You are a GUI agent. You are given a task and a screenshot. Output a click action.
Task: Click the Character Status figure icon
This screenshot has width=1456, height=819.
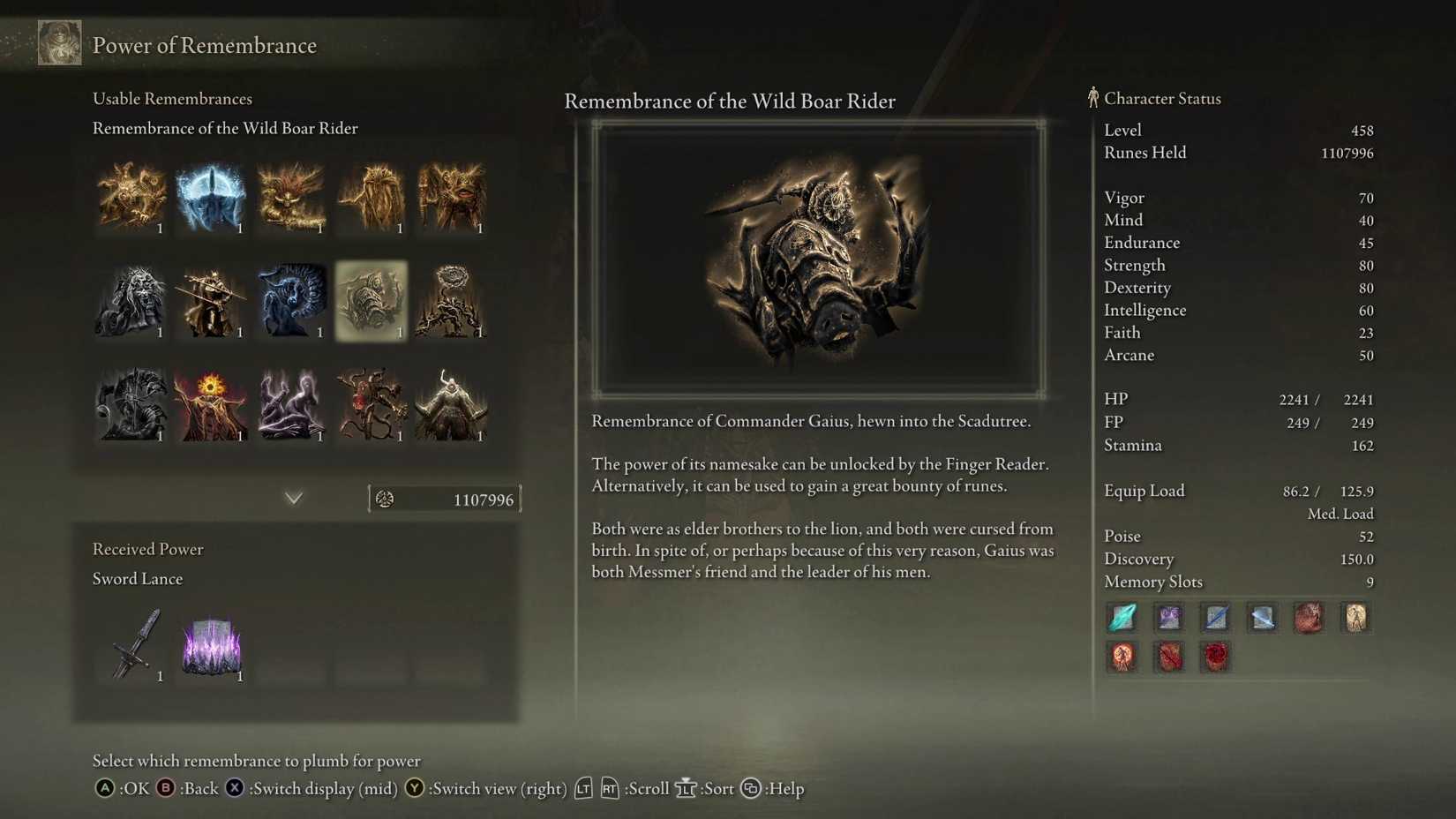click(1092, 98)
